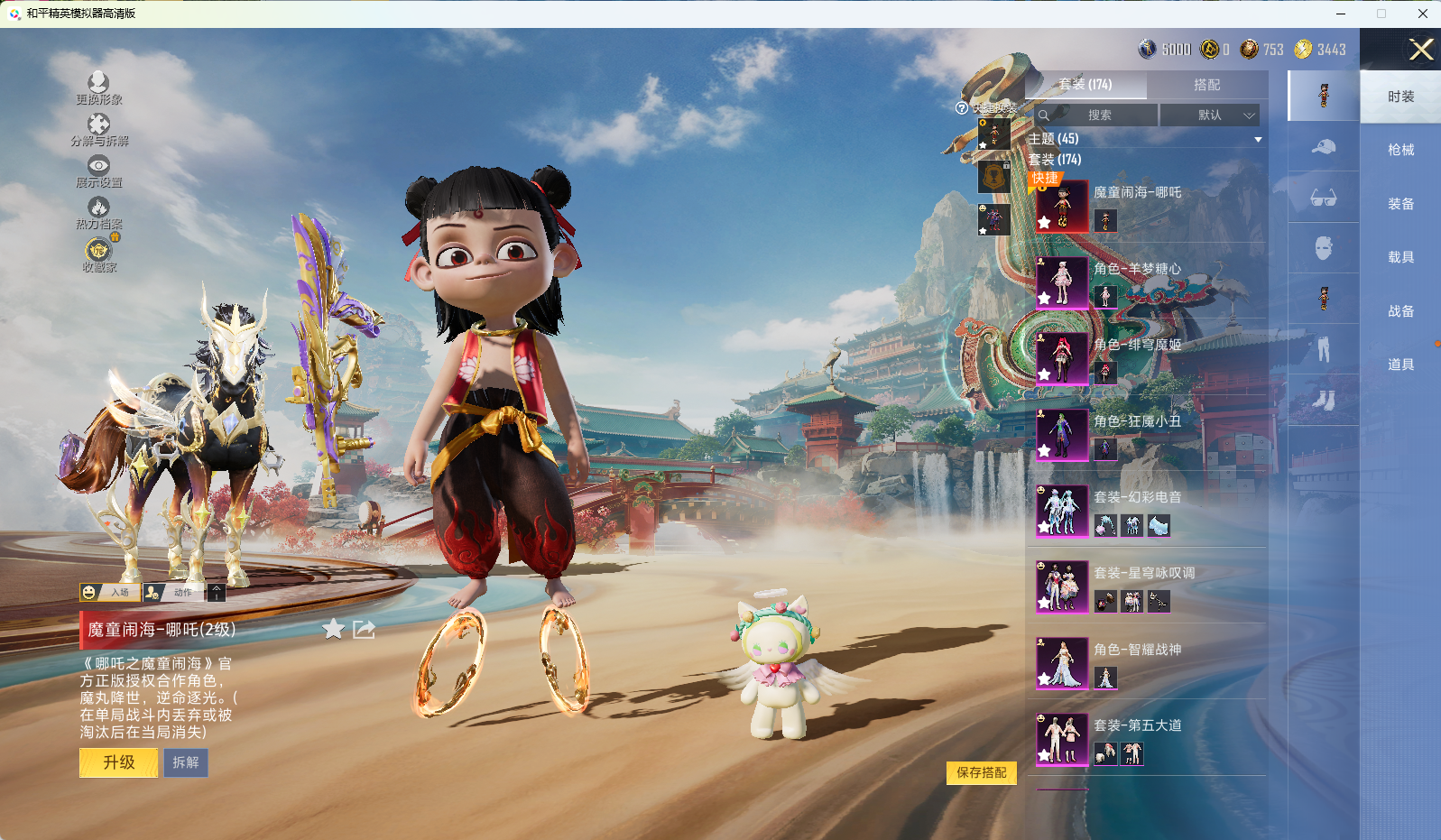
Task: Open the 枪械 firearms category
Action: pos(1400,150)
